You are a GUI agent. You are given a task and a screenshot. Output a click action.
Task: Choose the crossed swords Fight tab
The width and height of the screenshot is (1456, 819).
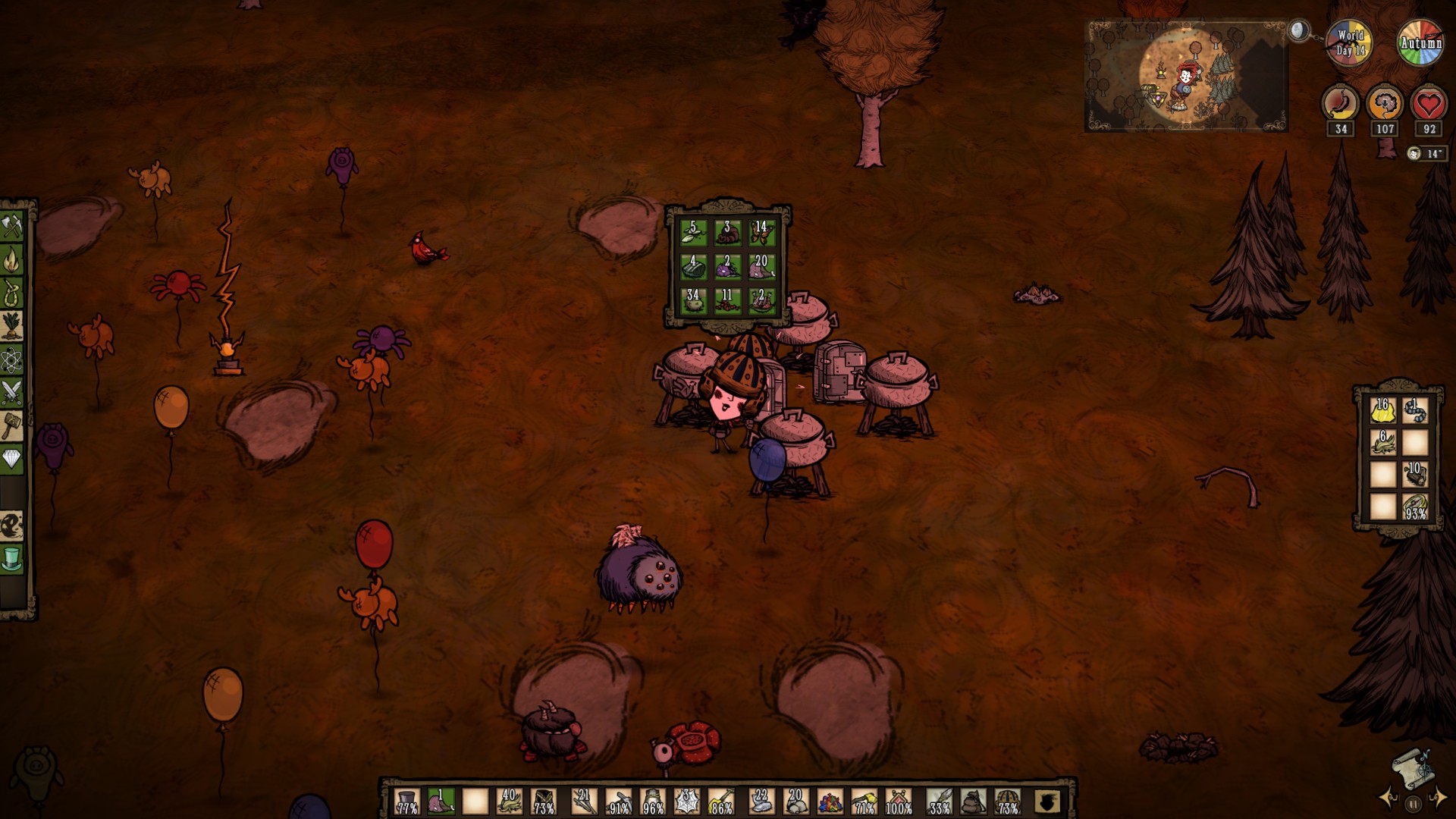(13, 393)
